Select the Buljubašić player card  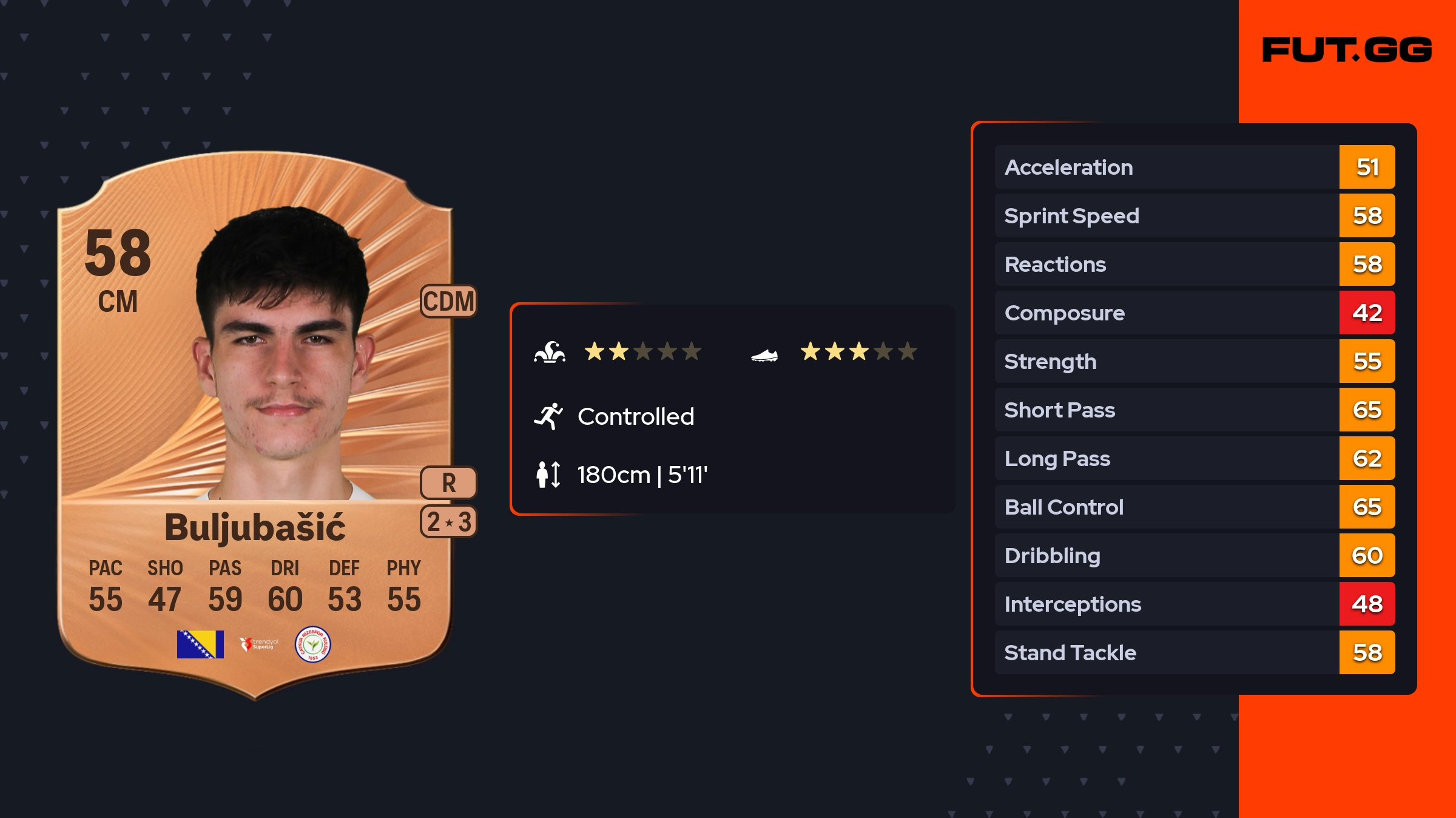[x=255, y=425]
